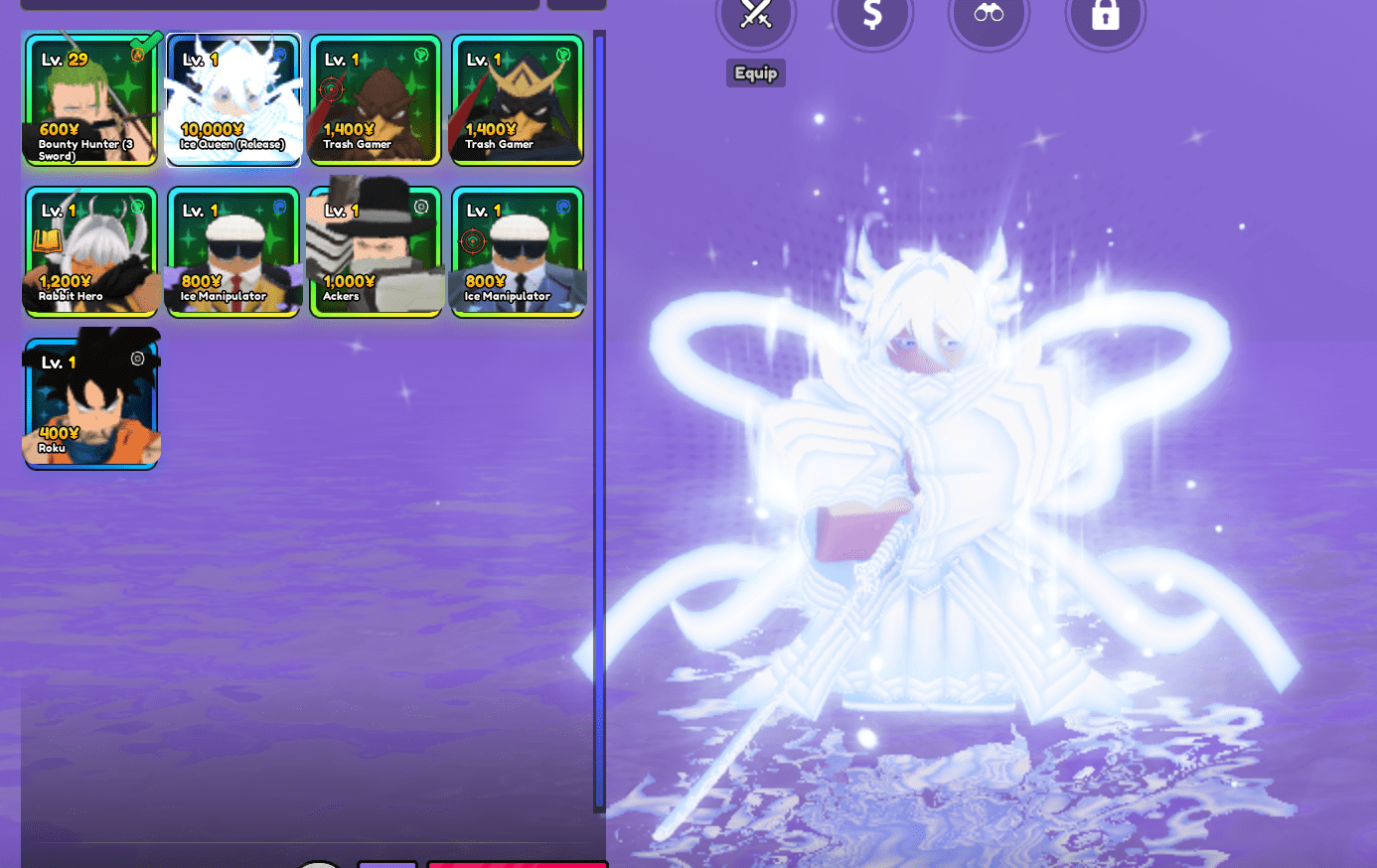The width and height of the screenshot is (1377, 868).
Task: Click the Equip label under the swords
Action: tap(755, 72)
